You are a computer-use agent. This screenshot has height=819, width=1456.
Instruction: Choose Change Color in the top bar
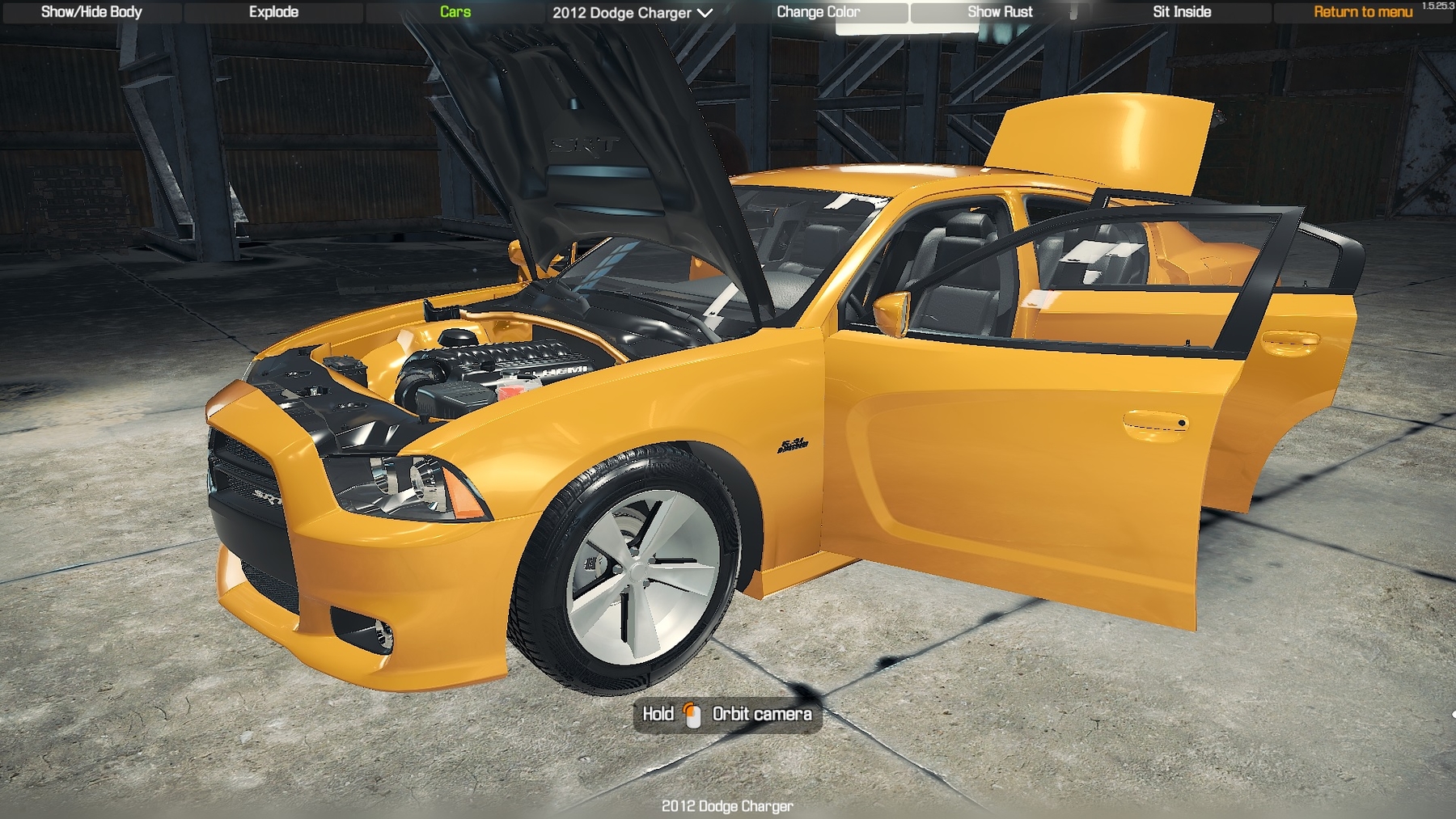pyautogui.click(x=818, y=12)
